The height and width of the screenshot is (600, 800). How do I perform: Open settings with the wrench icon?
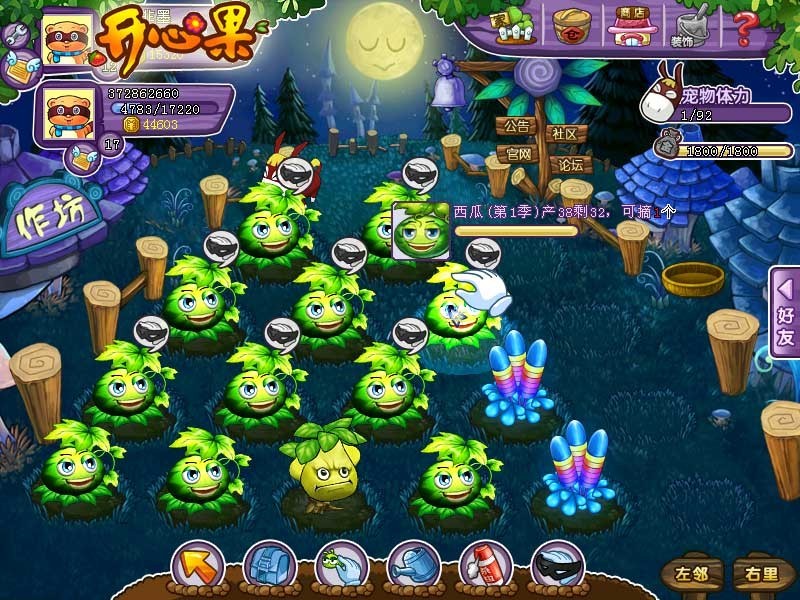point(15,36)
